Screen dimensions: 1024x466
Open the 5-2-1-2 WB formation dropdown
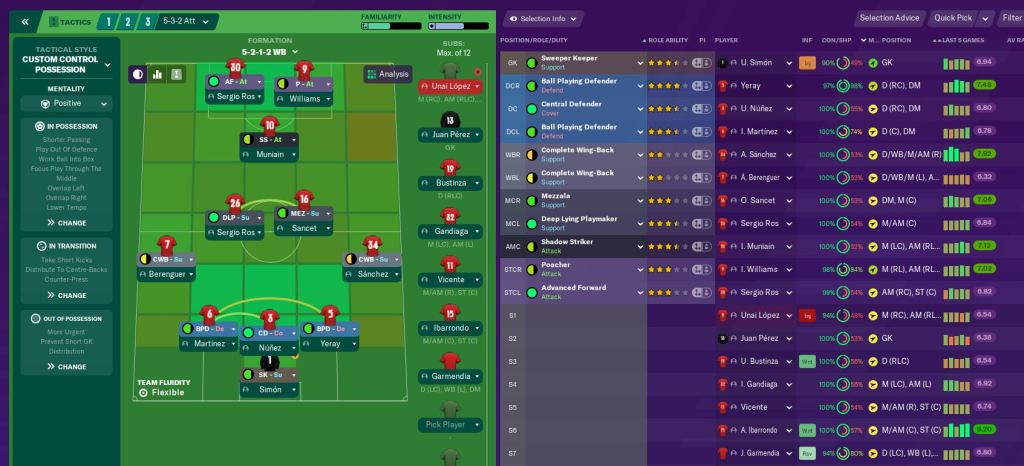tap(270, 51)
